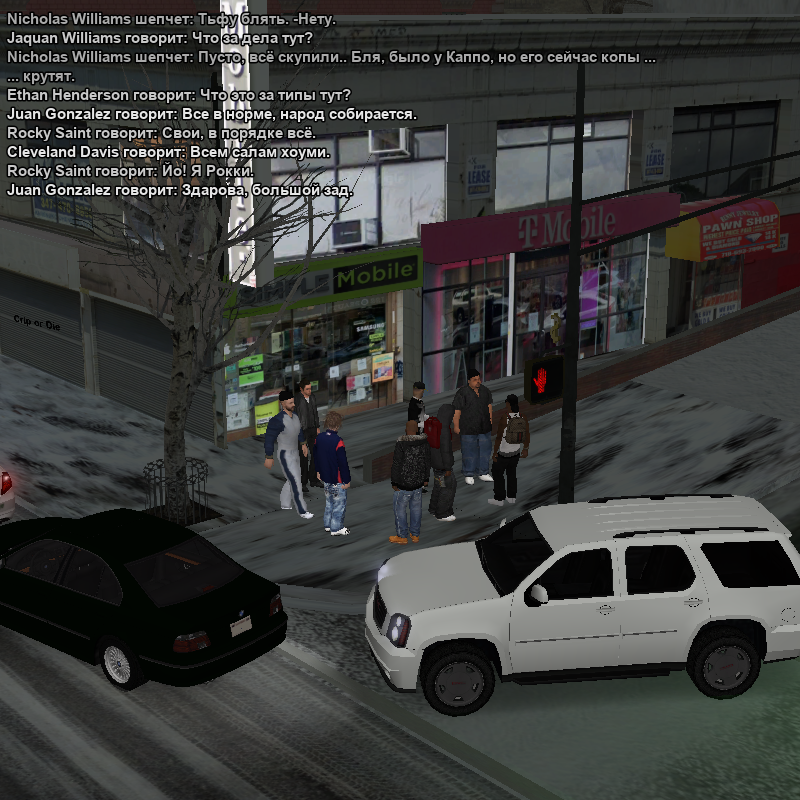The image size is (800, 800).
Task: Select Cleveland Davis's chat line
Action: pos(168,152)
